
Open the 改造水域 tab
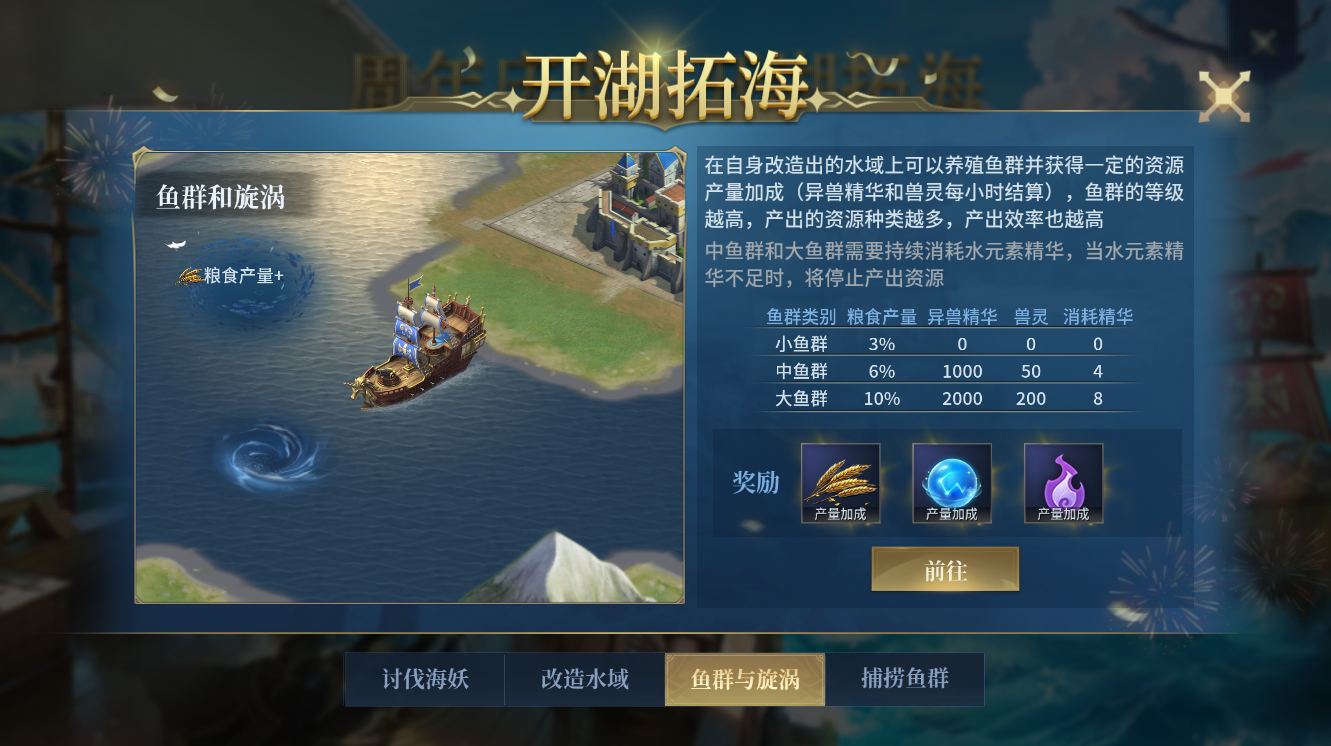click(x=584, y=679)
